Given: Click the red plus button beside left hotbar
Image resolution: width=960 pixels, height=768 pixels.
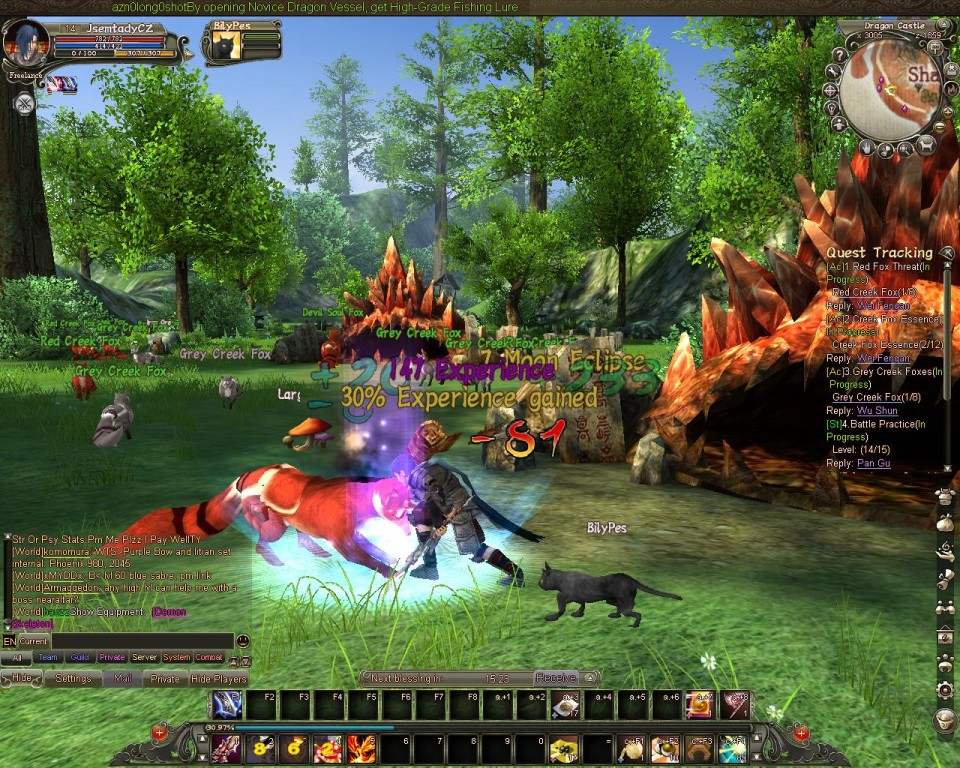Looking at the screenshot, I should [159, 733].
